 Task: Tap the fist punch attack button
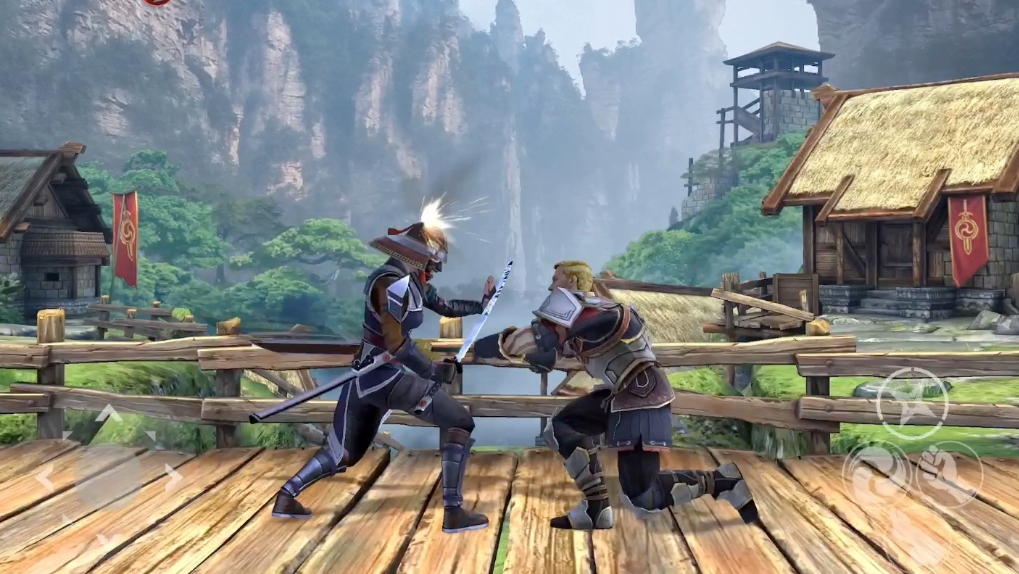[949, 474]
